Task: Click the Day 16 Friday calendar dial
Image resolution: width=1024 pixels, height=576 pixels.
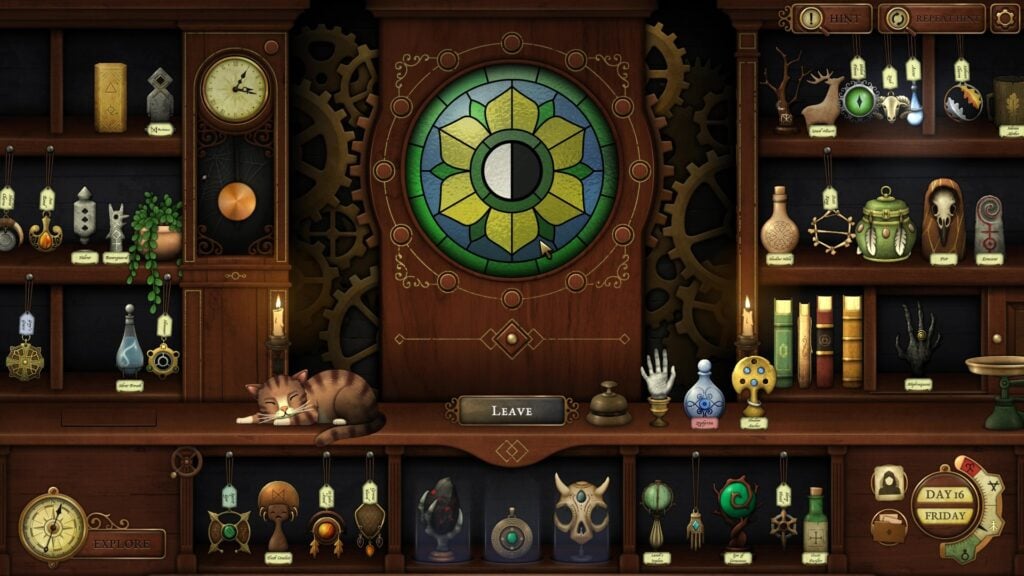Action: (x=944, y=506)
